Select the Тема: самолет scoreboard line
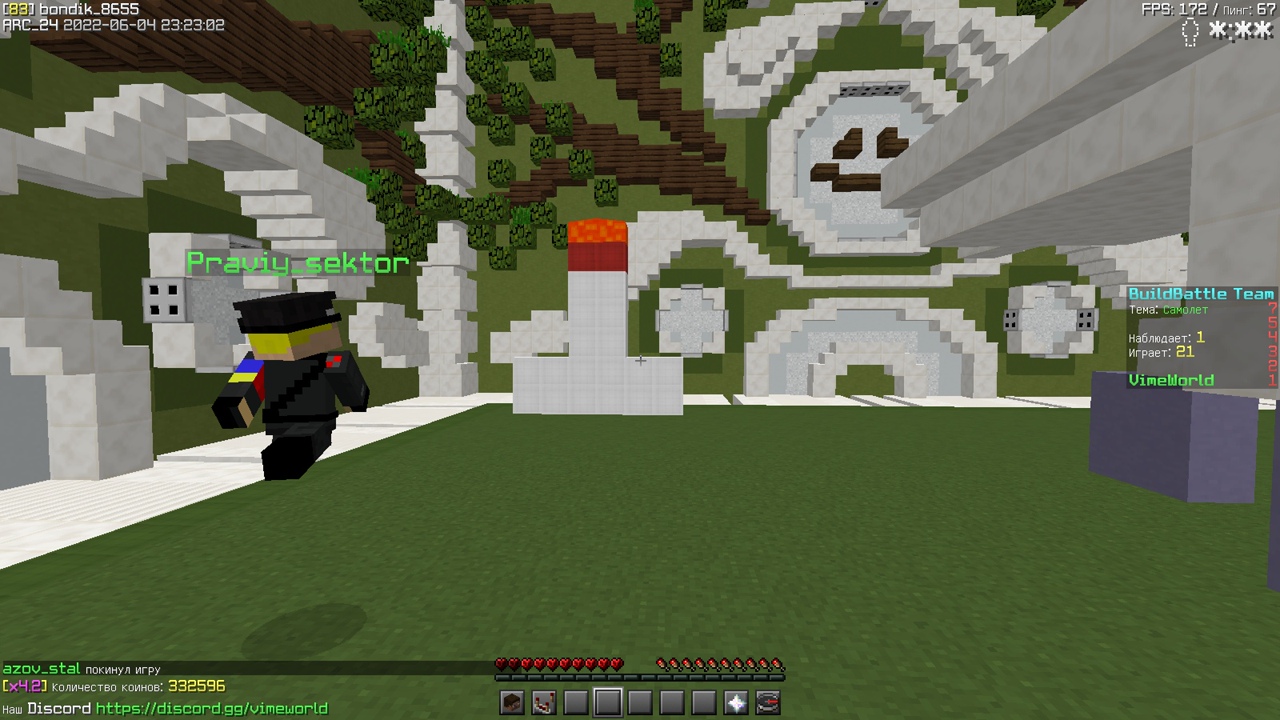1280x720 pixels. point(1168,310)
